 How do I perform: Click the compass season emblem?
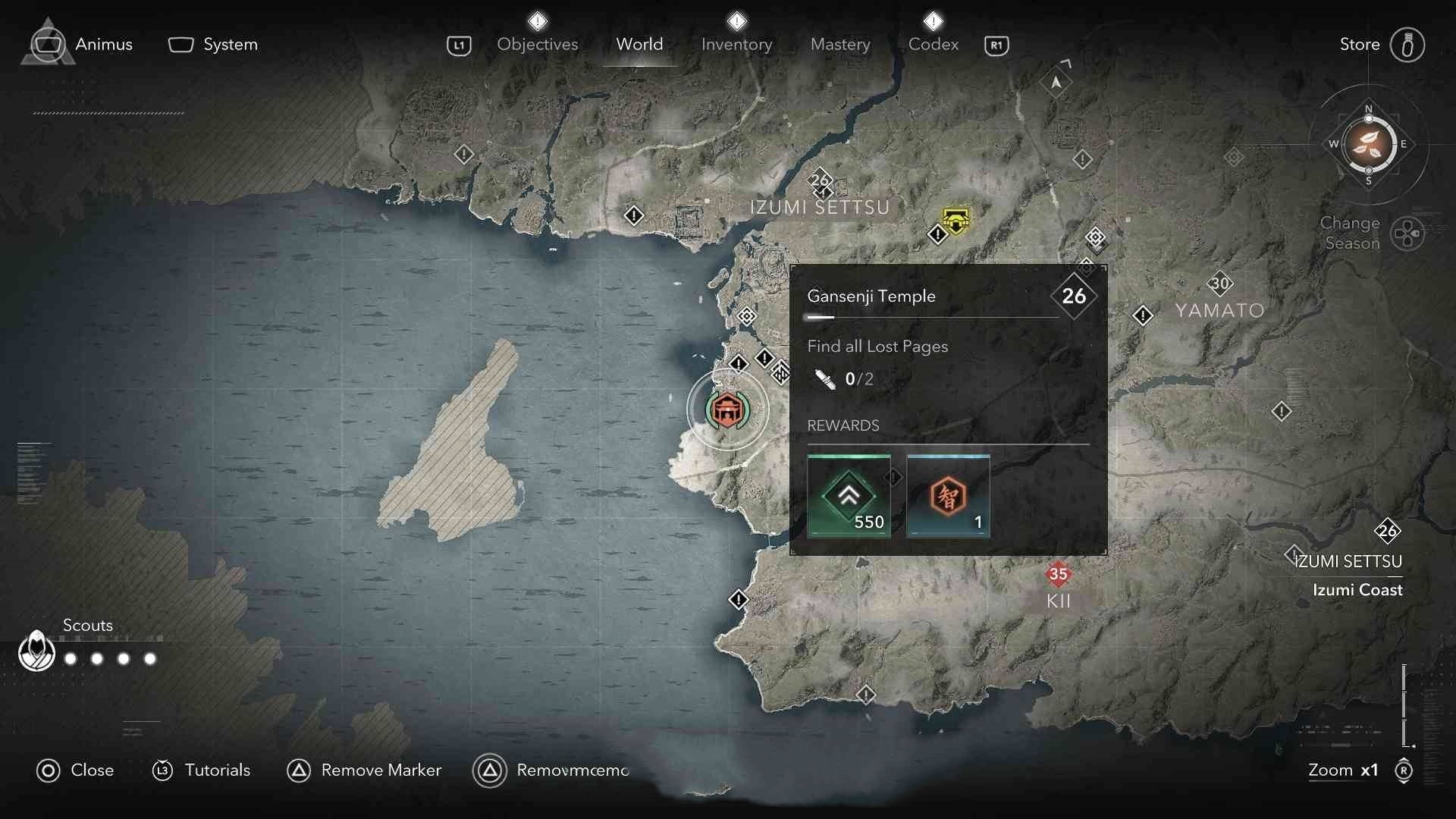click(x=1368, y=144)
